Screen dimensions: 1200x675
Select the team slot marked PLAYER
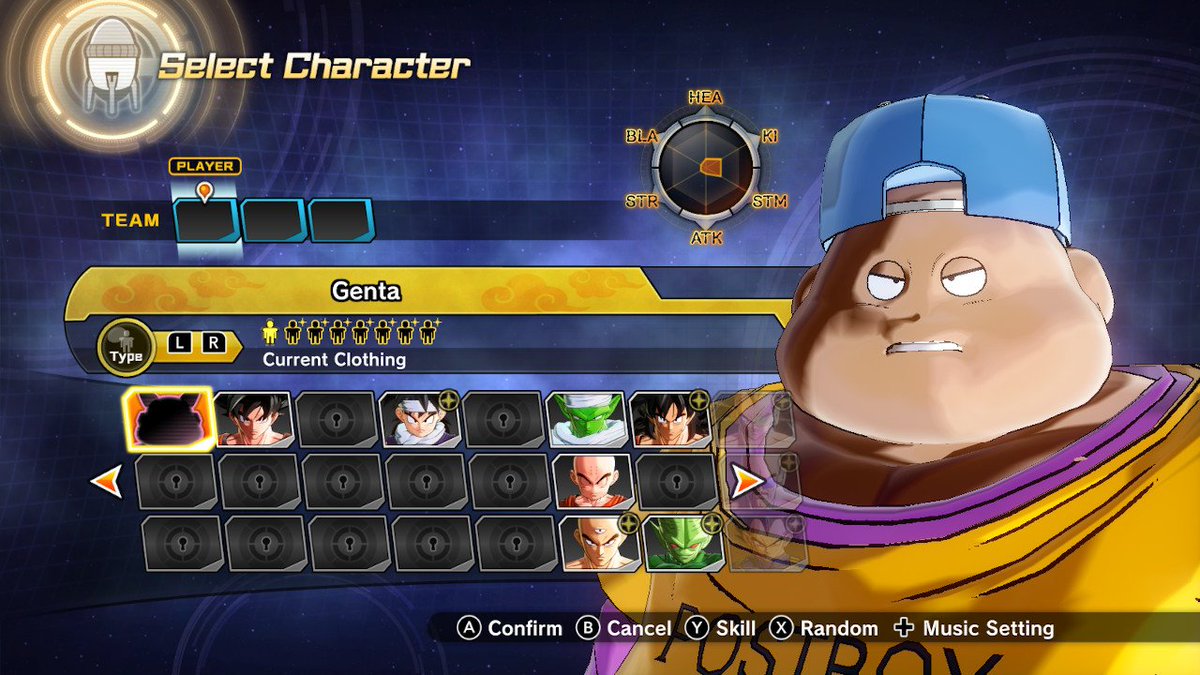207,221
